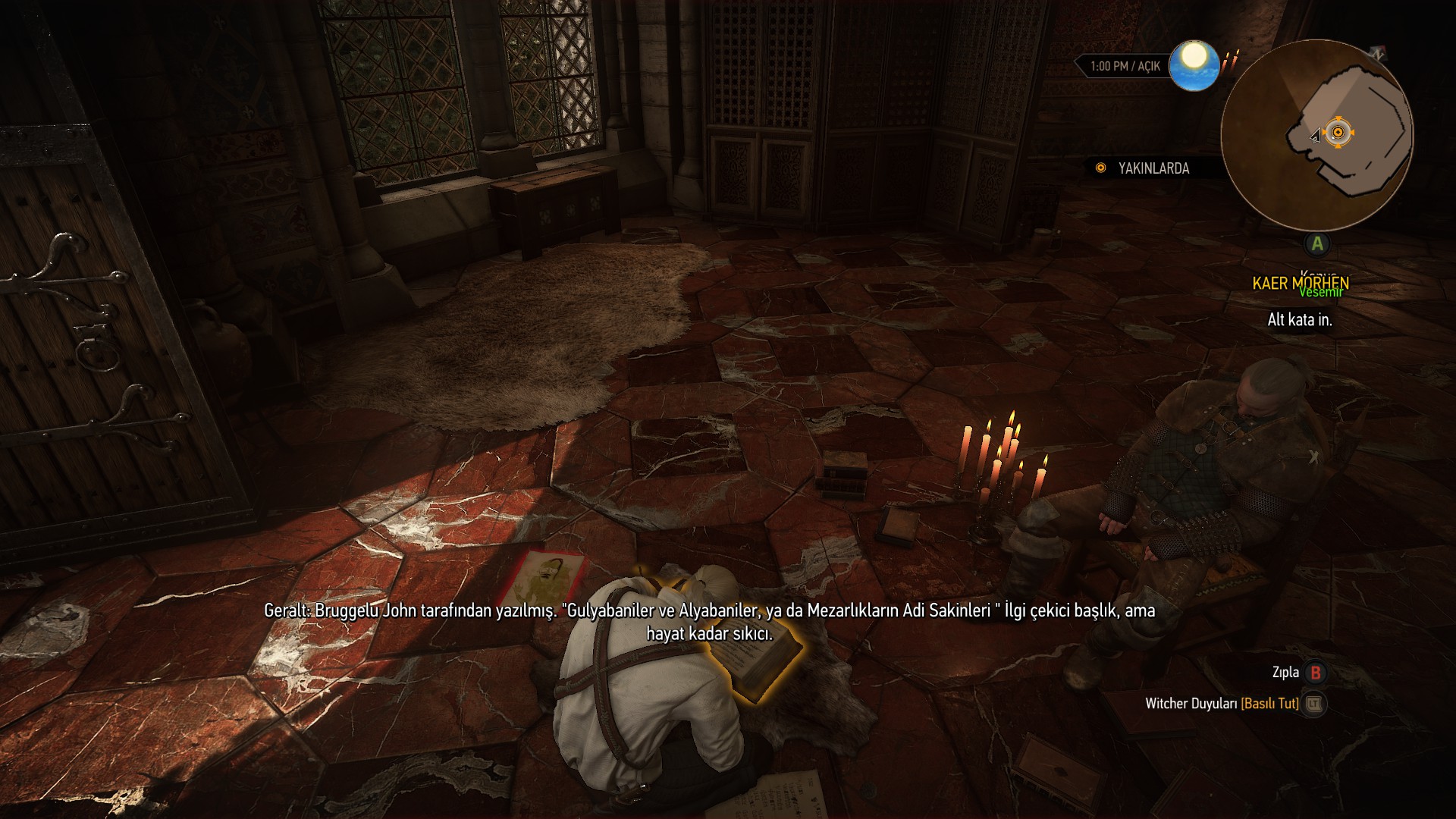Screen dimensions: 1456x819
Task: Select the orange quest marker on minimap
Action: [x=1338, y=133]
